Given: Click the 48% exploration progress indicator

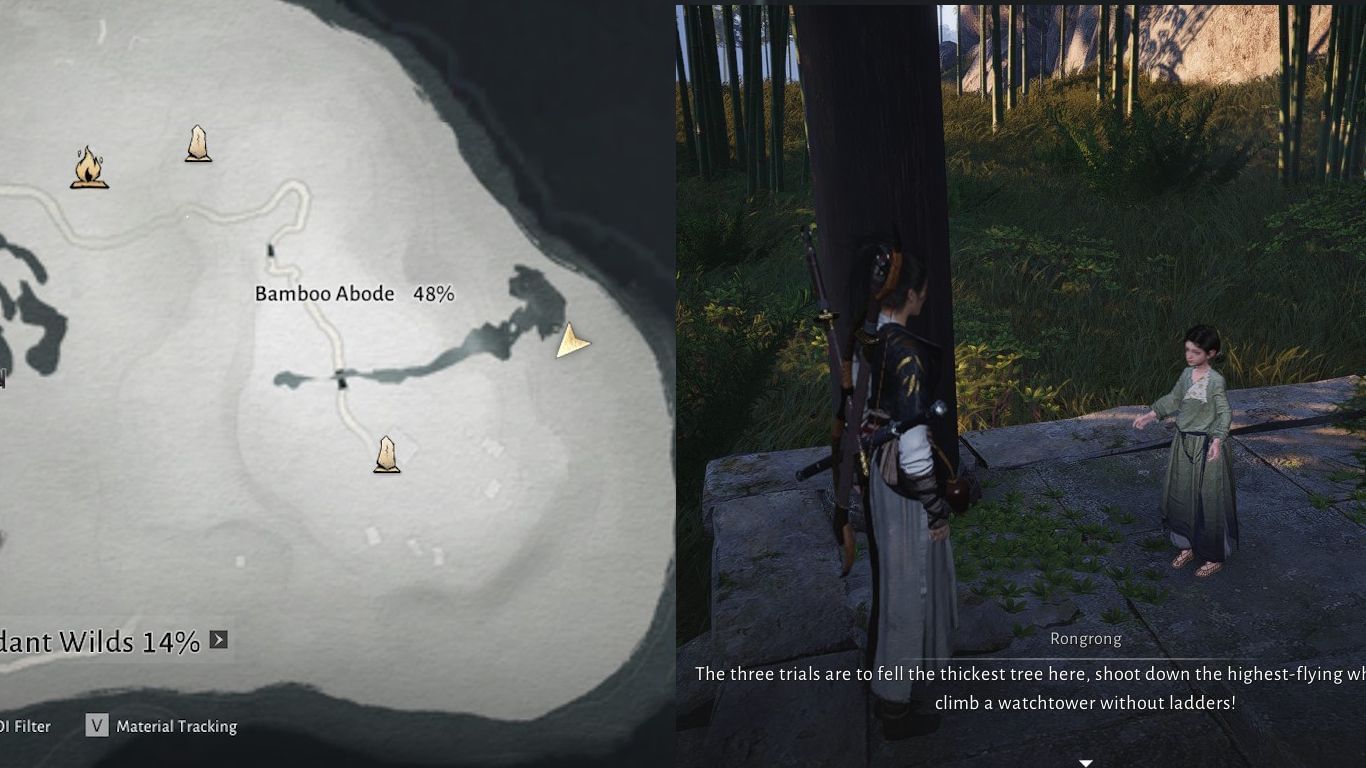Looking at the screenshot, I should [437, 294].
